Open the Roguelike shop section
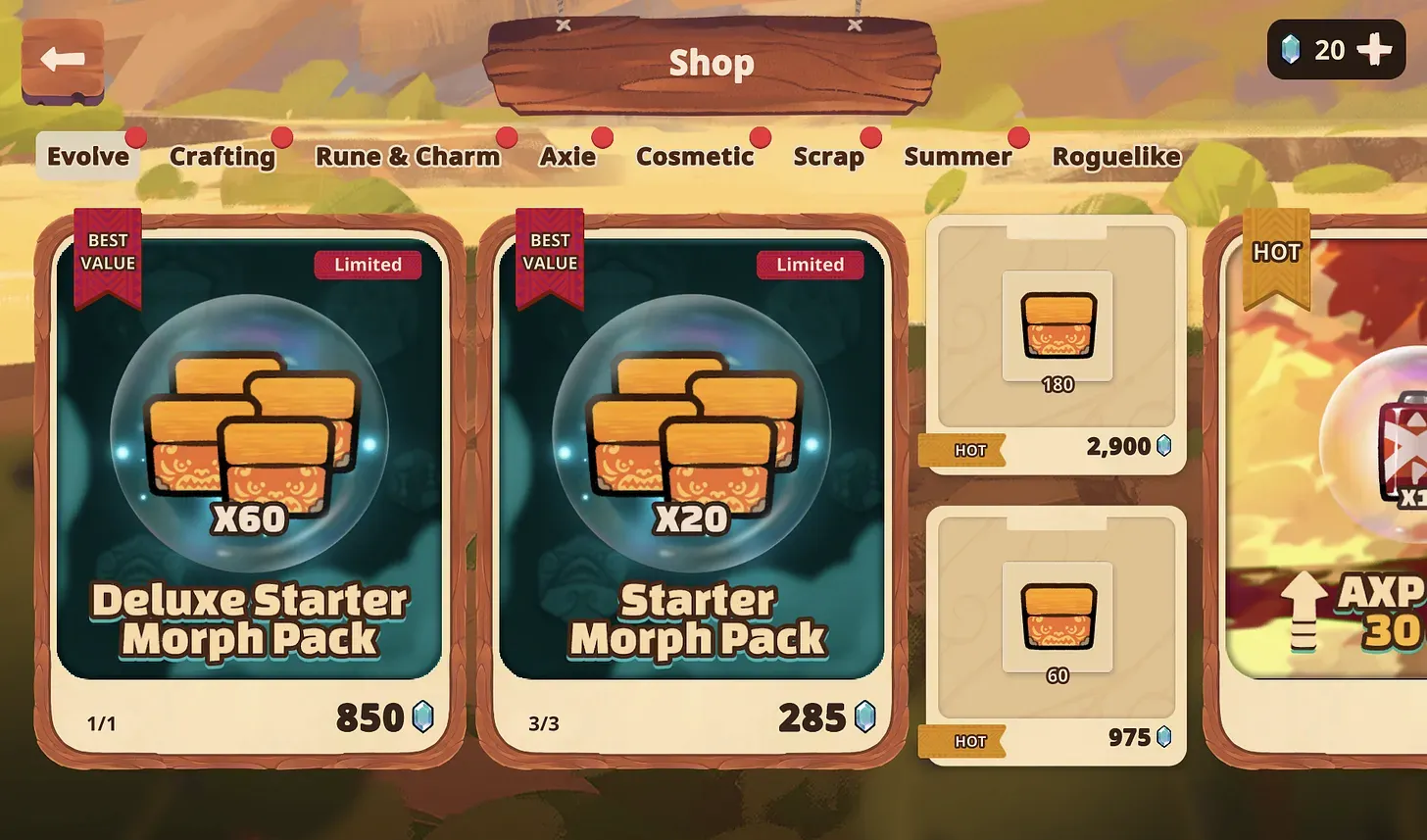This screenshot has width=1427, height=840. 1116,156
